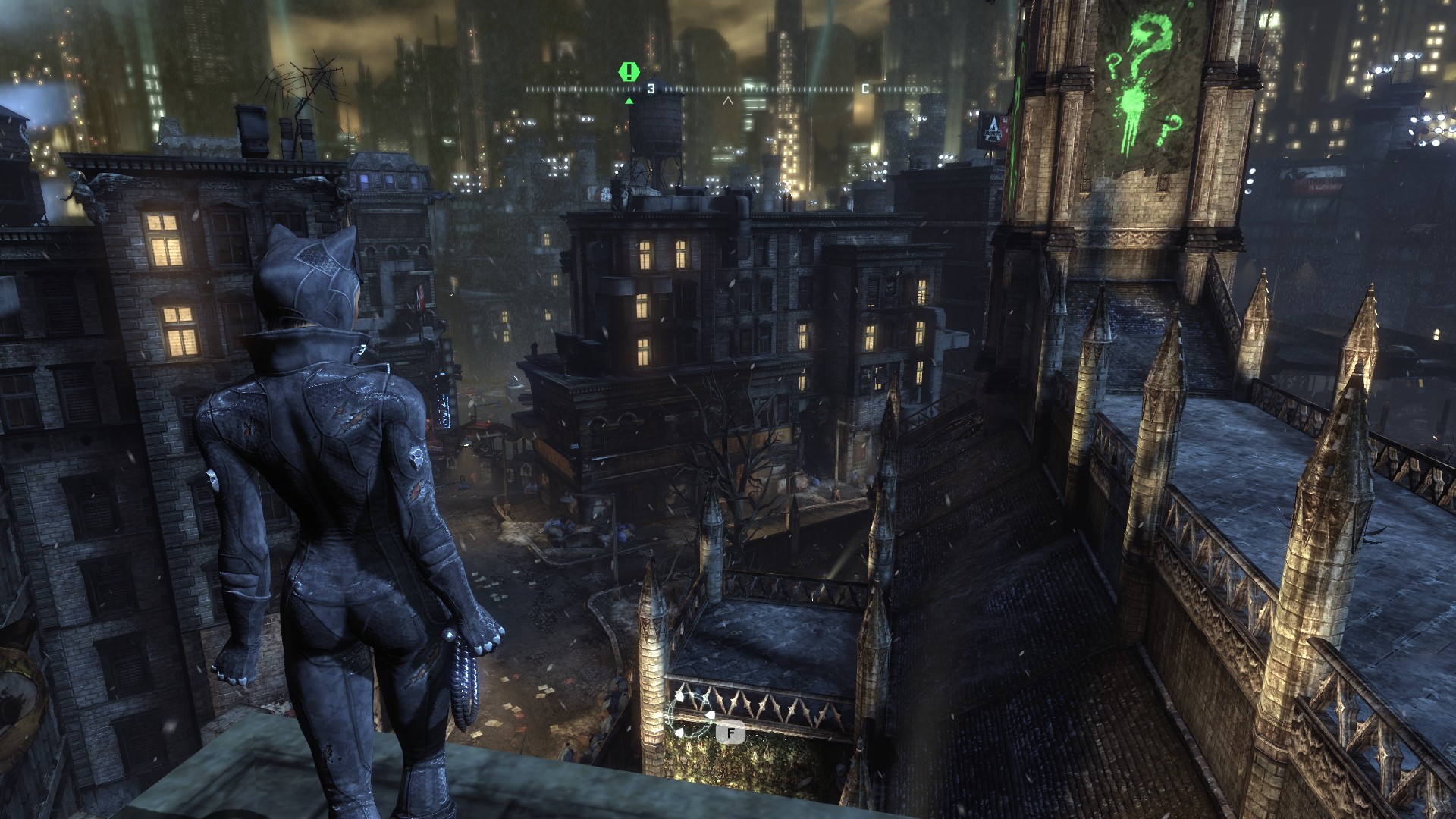Click the green exclamation objective marker
Viewport: 1456px width, 819px height.
point(629,72)
